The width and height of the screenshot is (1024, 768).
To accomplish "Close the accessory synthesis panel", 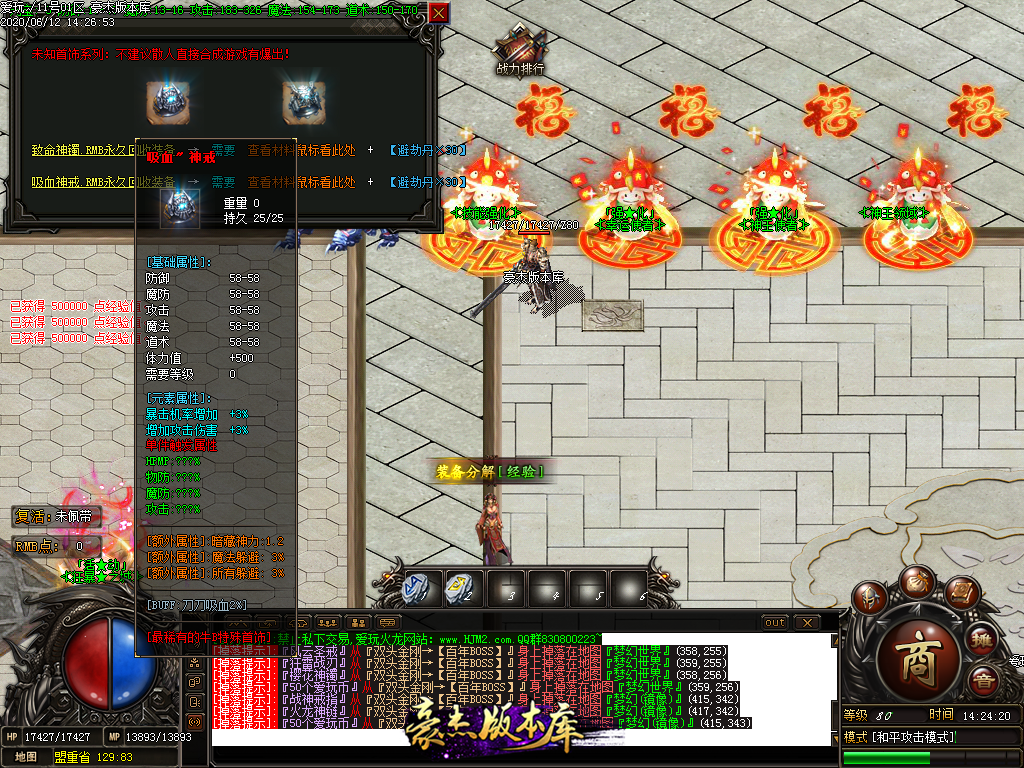I will [x=438, y=14].
